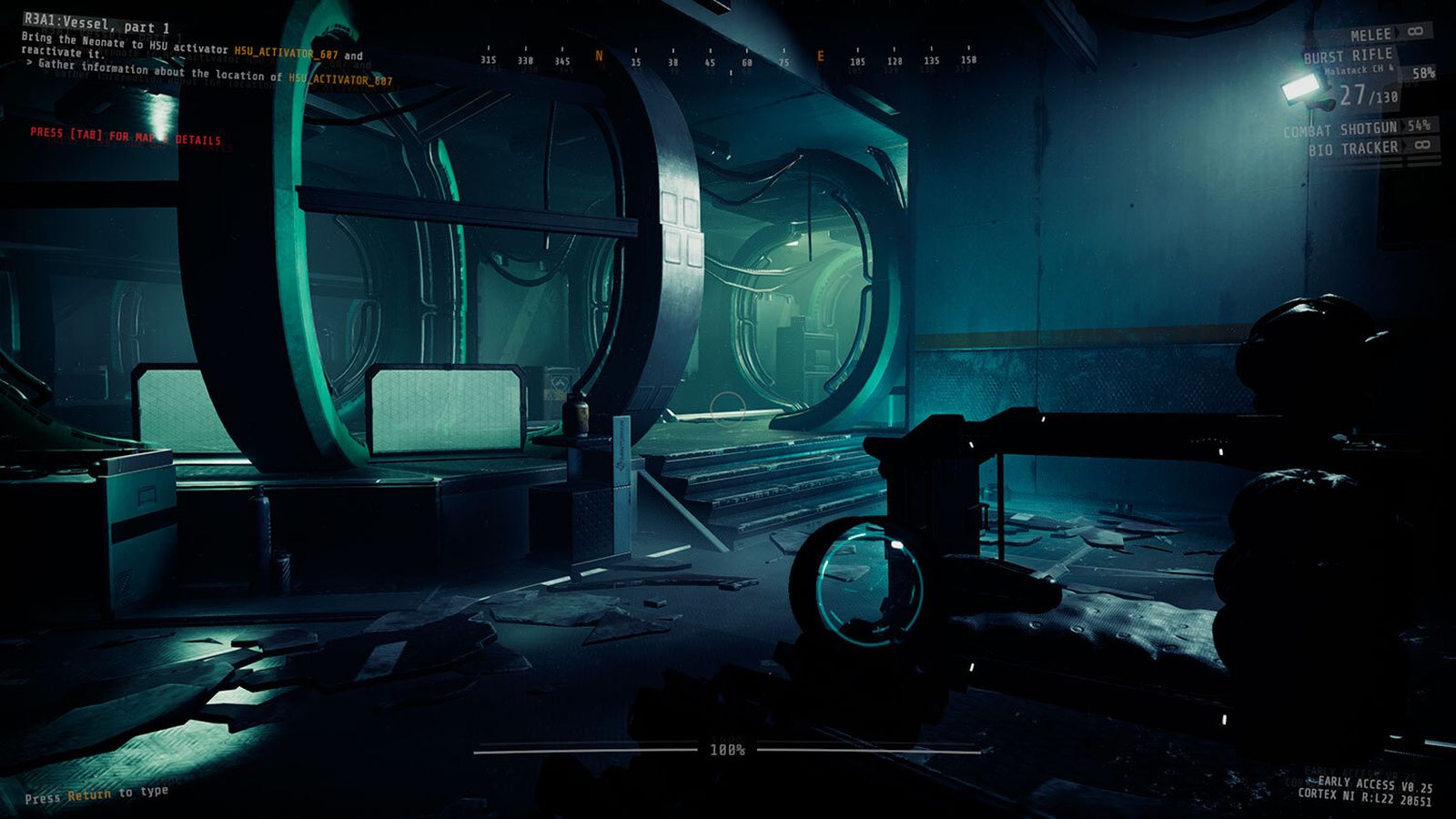Click the E marker on the compass
This screenshot has height=819, width=1456.
[x=820, y=56]
